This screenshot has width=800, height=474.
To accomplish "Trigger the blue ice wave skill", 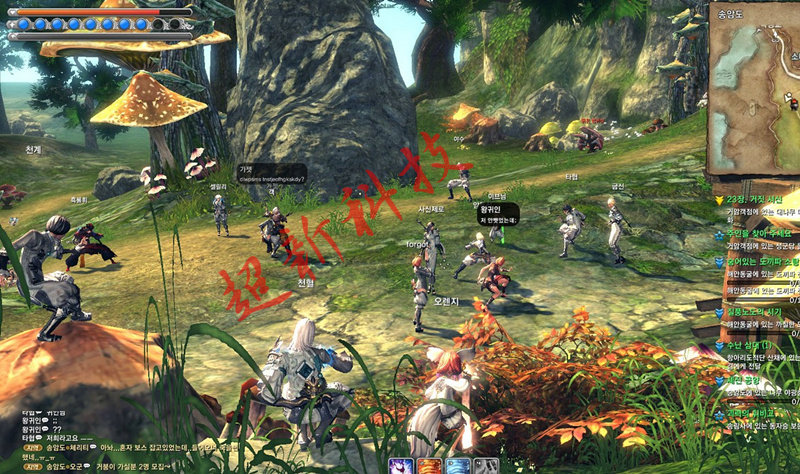I will tap(458, 465).
